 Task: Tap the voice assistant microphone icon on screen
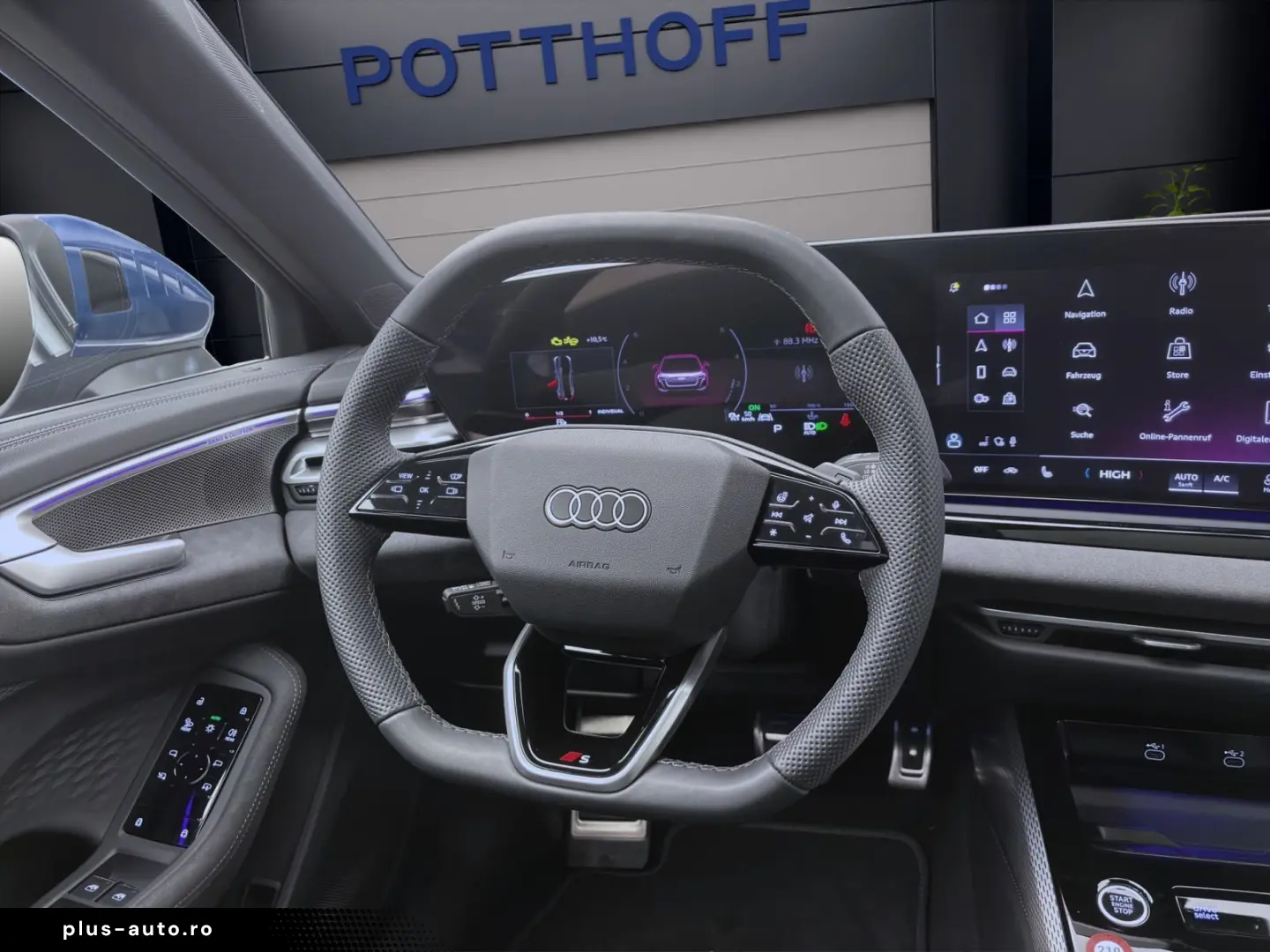1012,441
